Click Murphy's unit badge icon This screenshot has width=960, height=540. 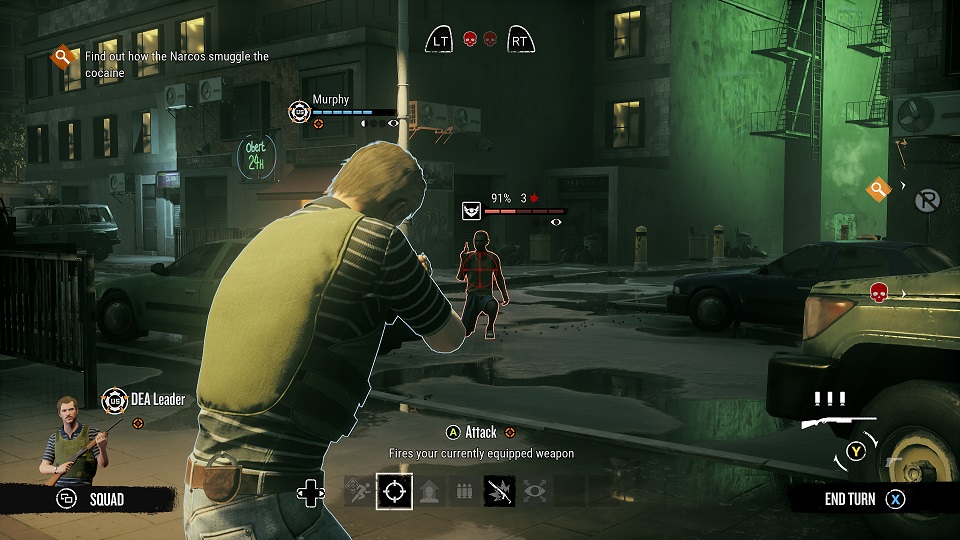click(299, 111)
